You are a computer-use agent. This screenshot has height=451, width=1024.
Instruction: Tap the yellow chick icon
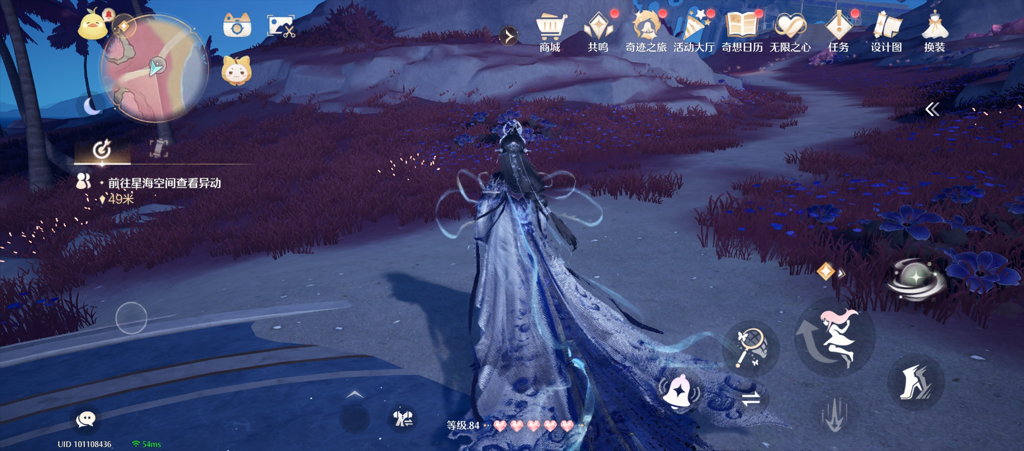[93, 24]
